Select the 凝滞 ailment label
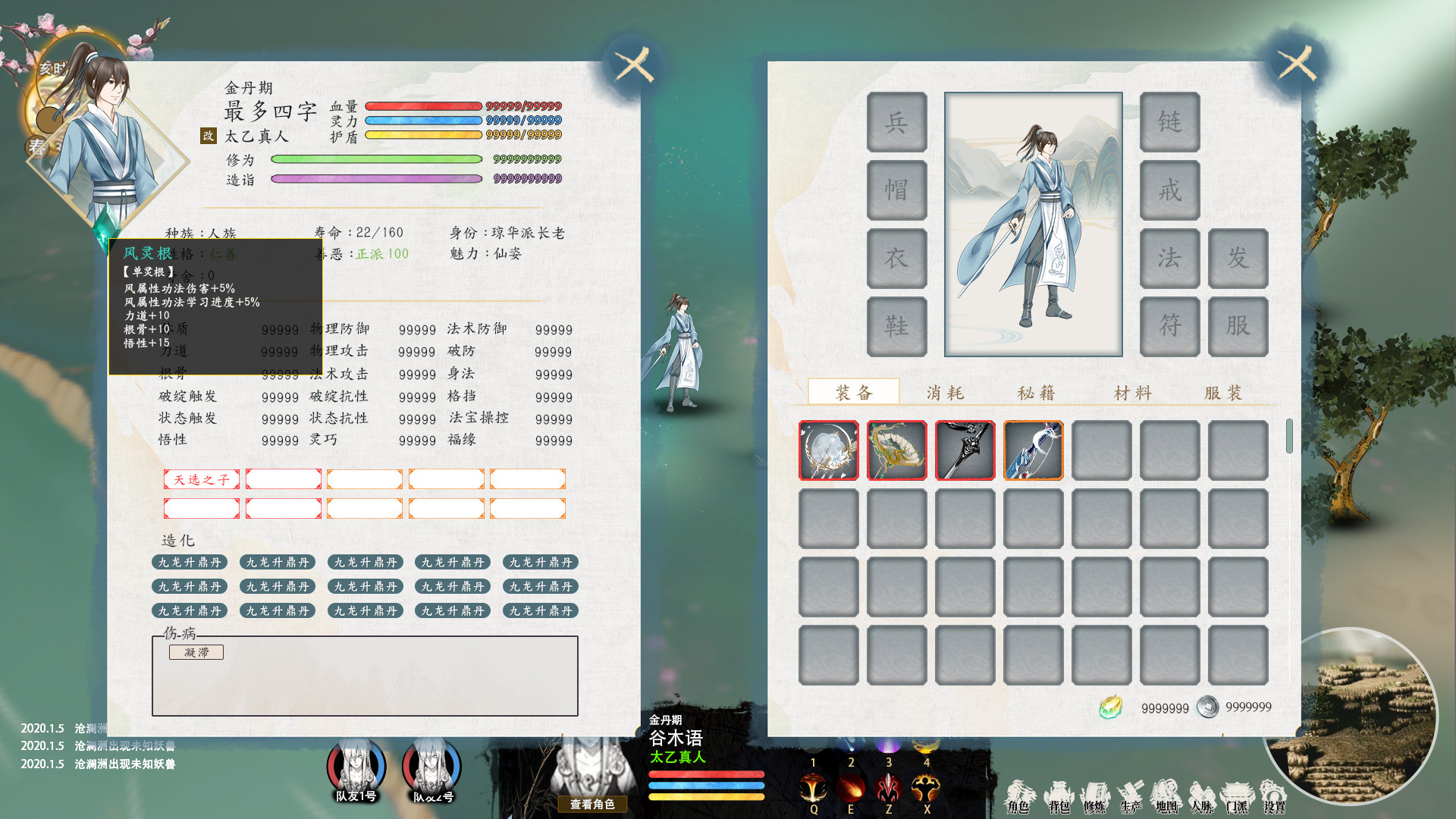 pos(196,652)
